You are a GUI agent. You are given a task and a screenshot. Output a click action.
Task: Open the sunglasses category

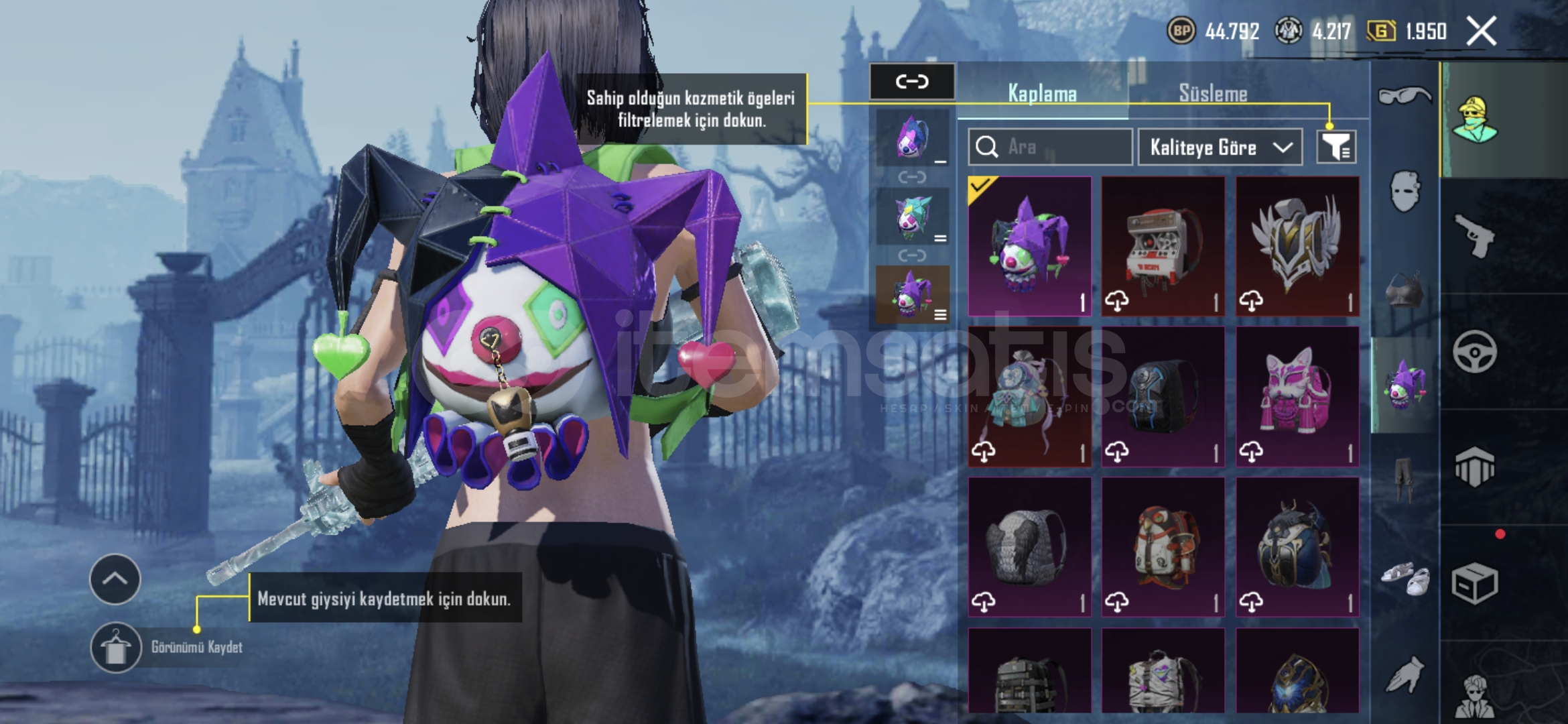tap(1404, 96)
